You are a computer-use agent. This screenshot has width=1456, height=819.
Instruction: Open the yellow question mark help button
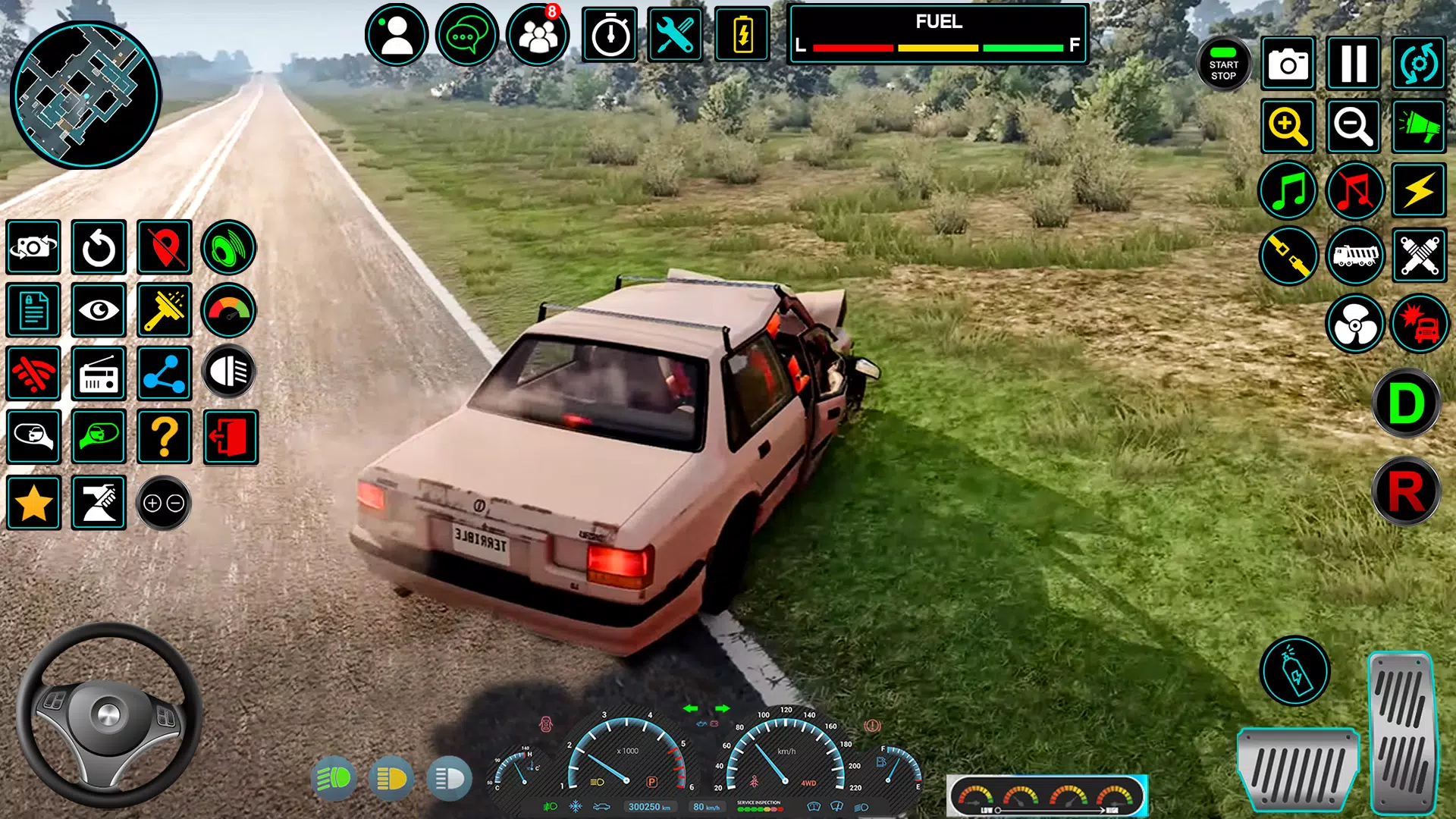pos(165,438)
